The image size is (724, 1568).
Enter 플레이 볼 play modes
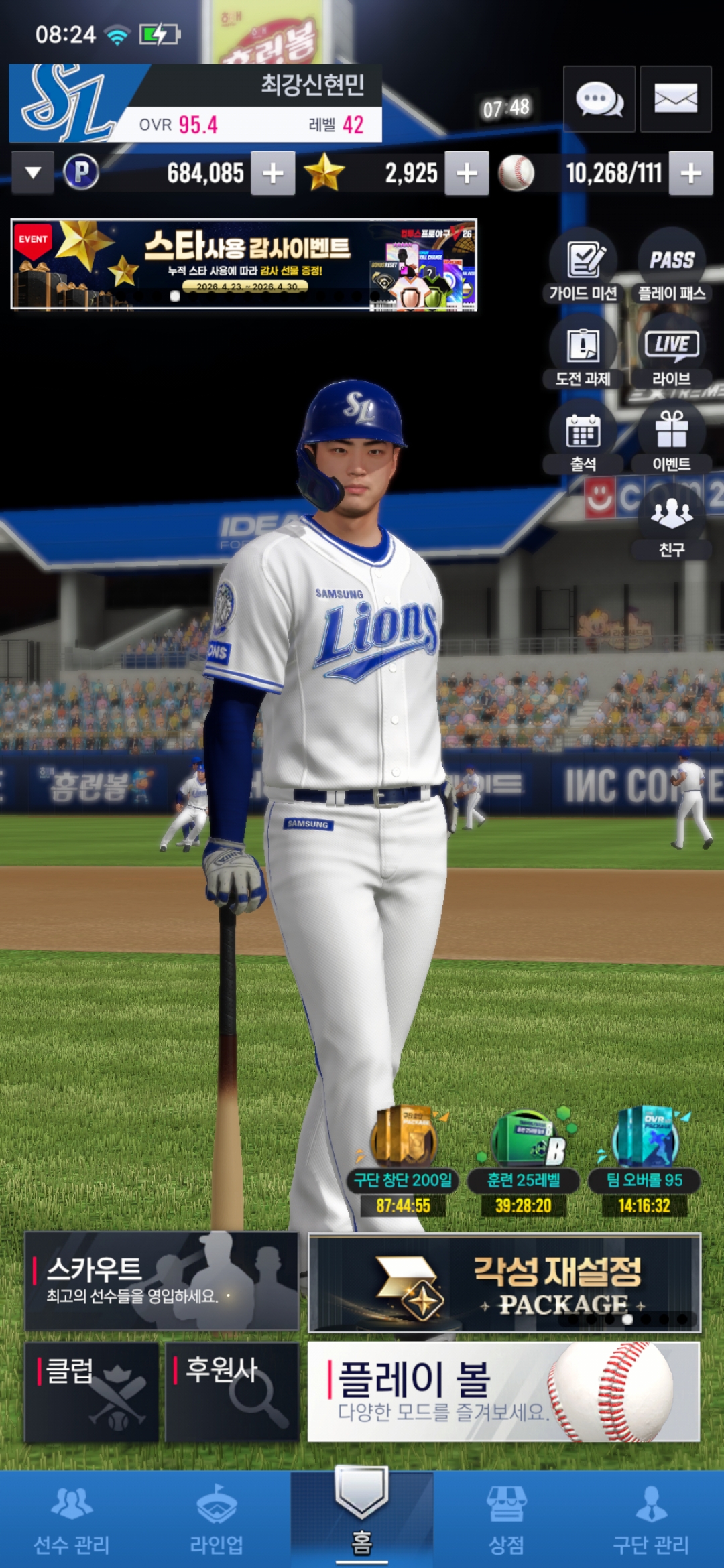[x=503, y=1392]
